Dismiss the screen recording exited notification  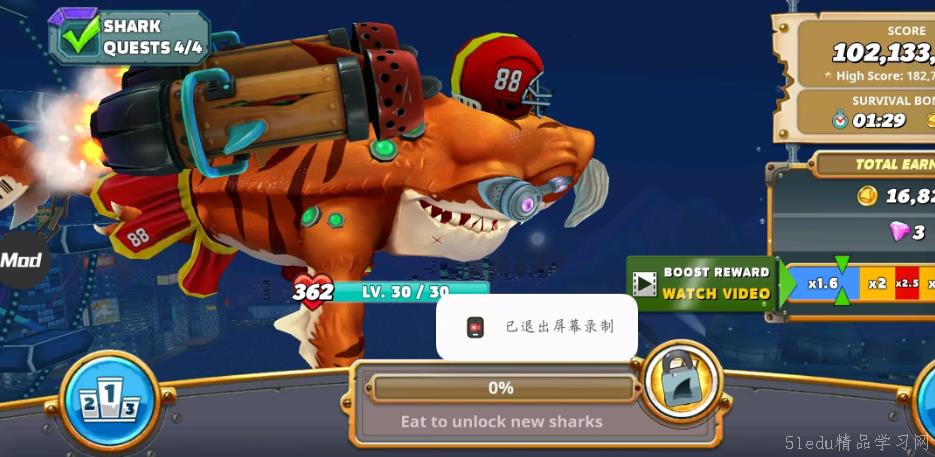coord(537,326)
